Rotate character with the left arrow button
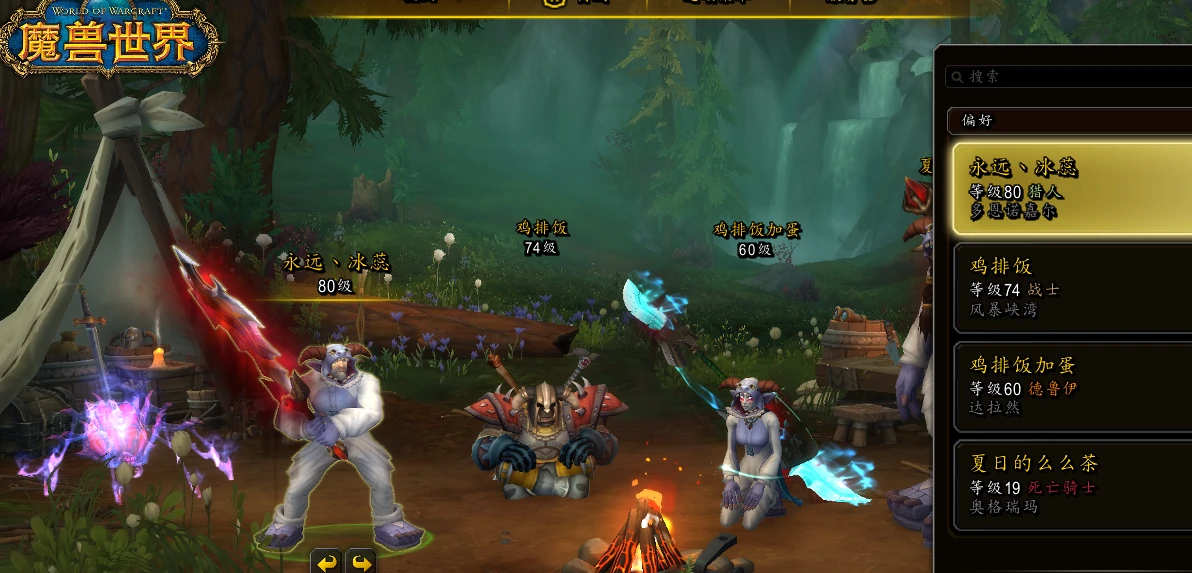 click(x=327, y=562)
